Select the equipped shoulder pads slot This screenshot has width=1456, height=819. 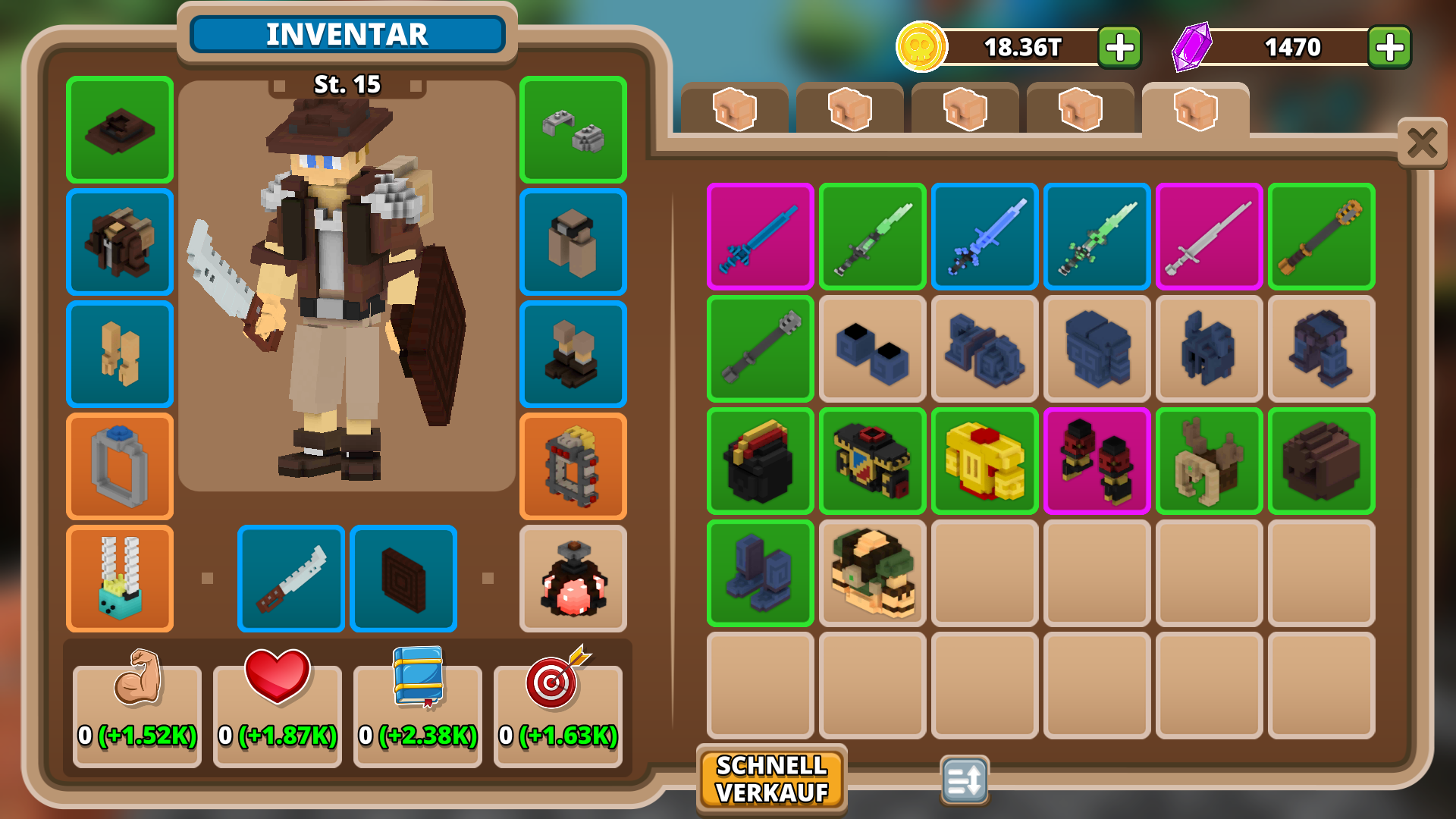point(573,130)
